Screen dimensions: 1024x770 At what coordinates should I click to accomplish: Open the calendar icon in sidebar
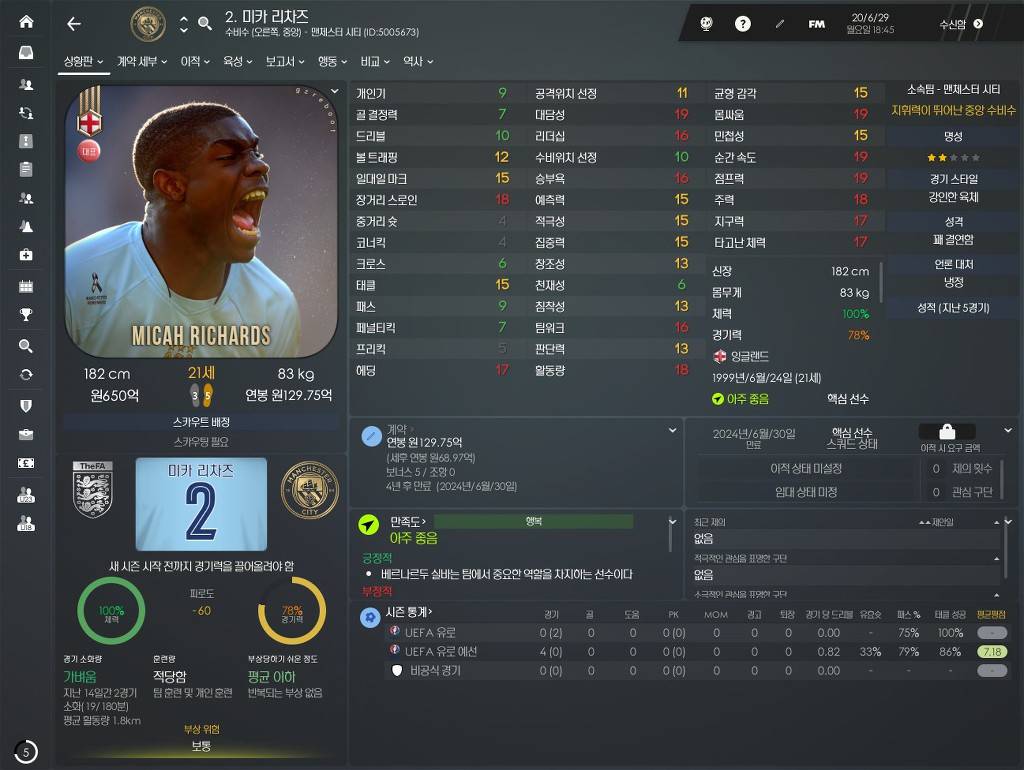(x=26, y=287)
